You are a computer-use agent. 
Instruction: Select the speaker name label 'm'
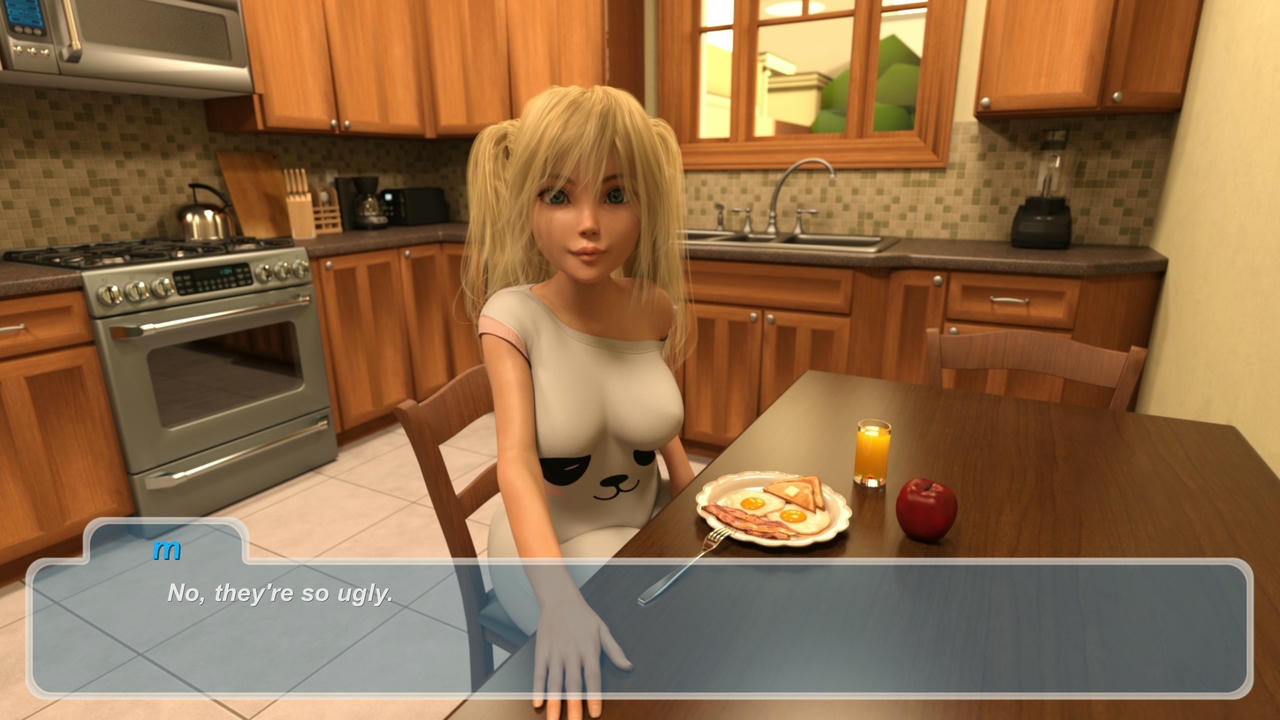[168, 548]
